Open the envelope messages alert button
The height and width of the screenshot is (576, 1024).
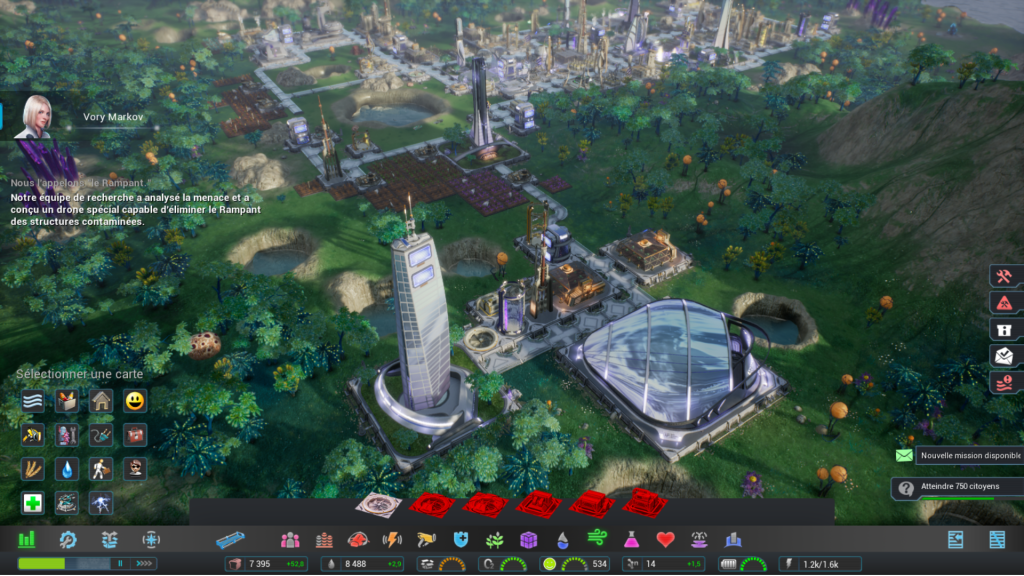point(1003,355)
